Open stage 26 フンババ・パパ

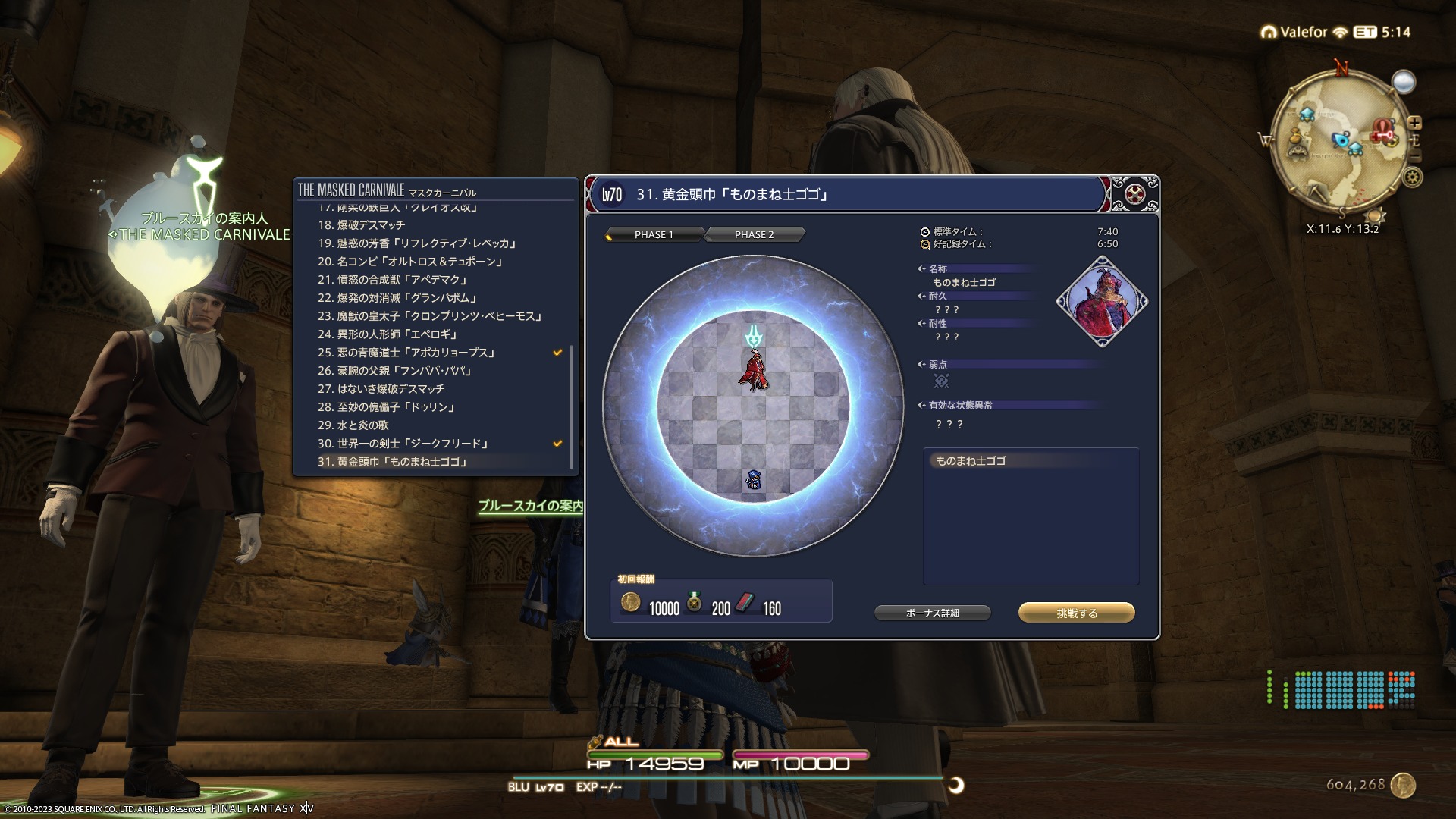(x=394, y=371)
